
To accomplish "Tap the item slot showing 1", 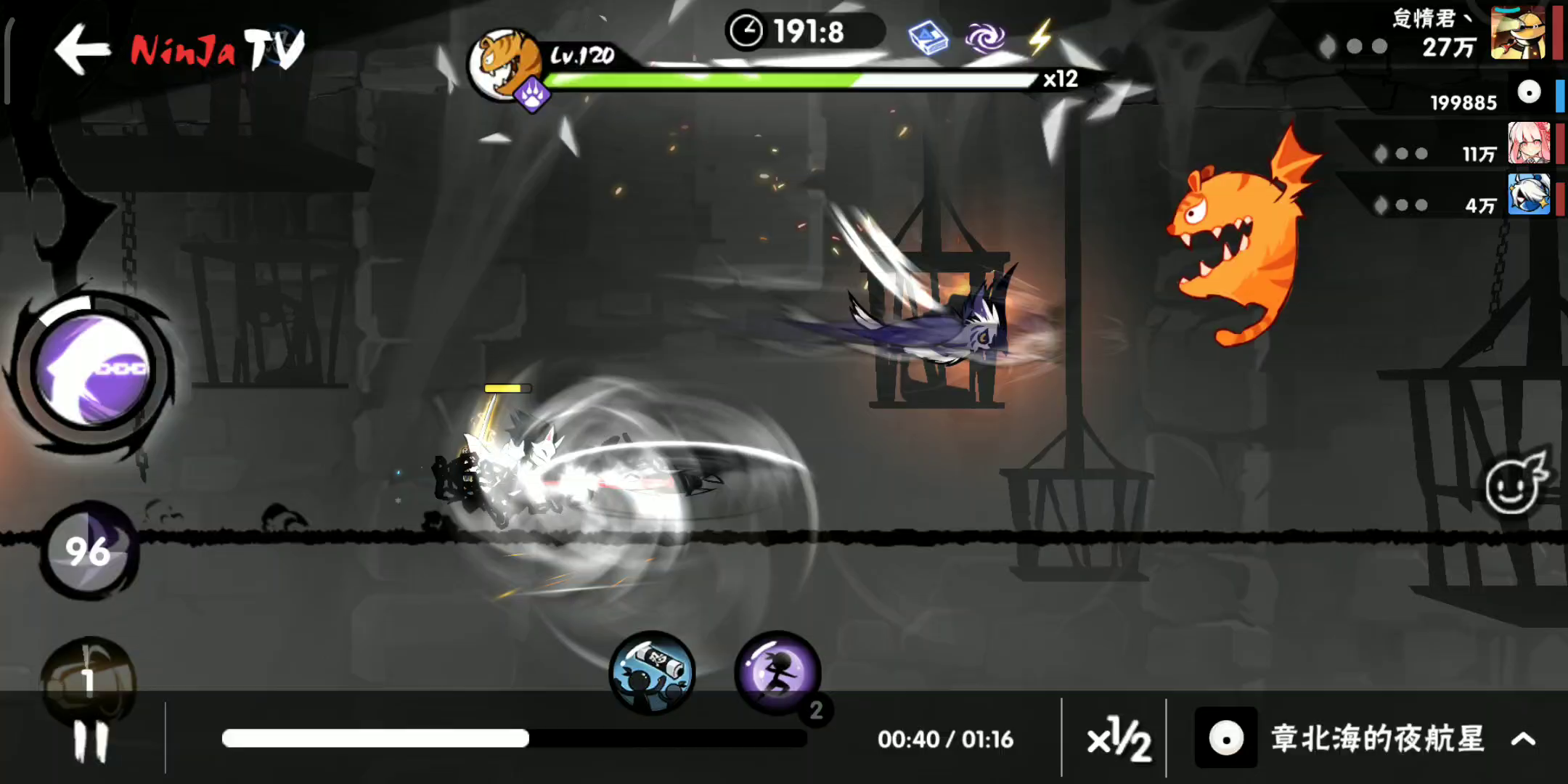I will pos(89,679).
